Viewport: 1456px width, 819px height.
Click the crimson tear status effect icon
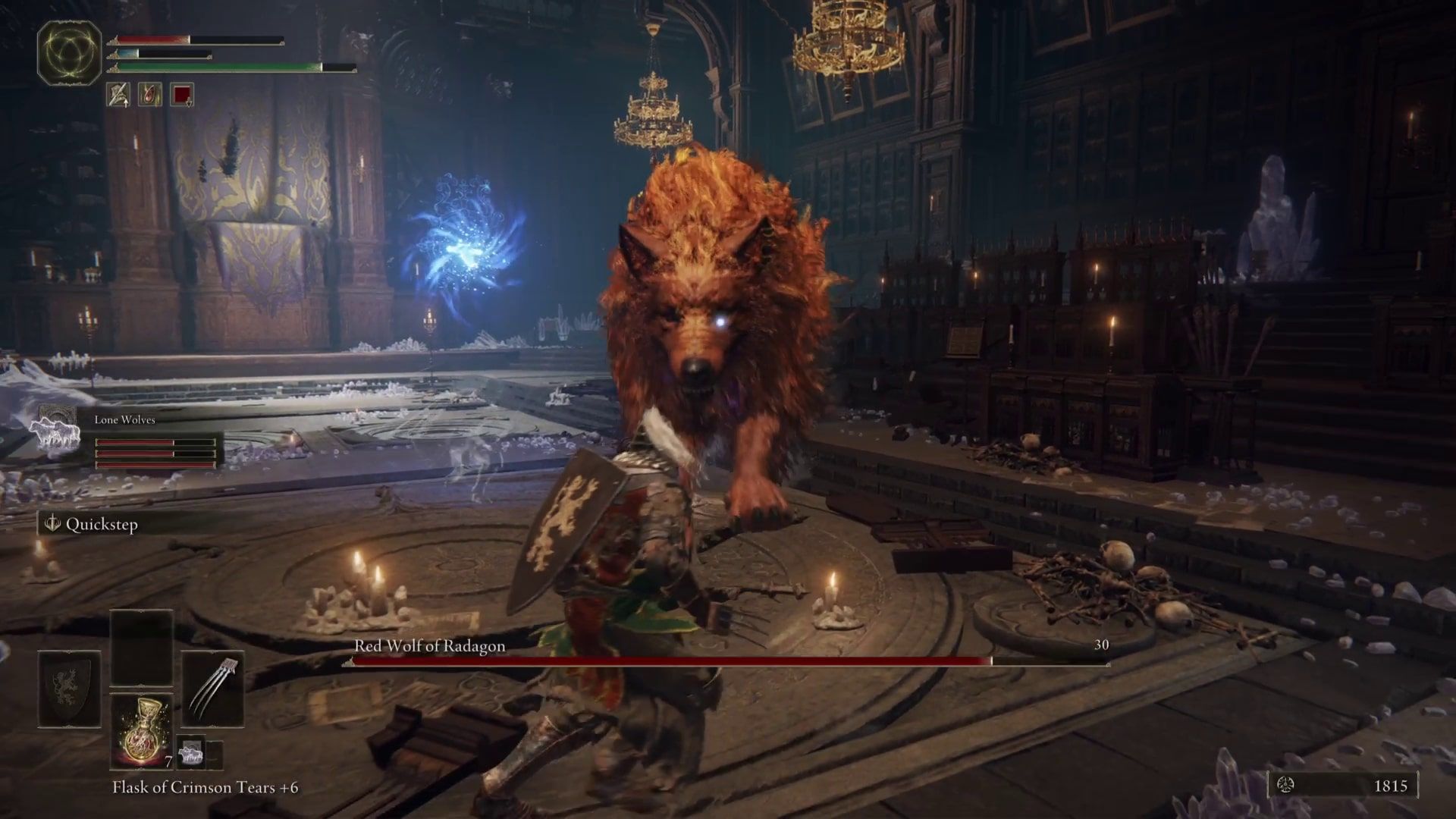[x=149, y=95]
